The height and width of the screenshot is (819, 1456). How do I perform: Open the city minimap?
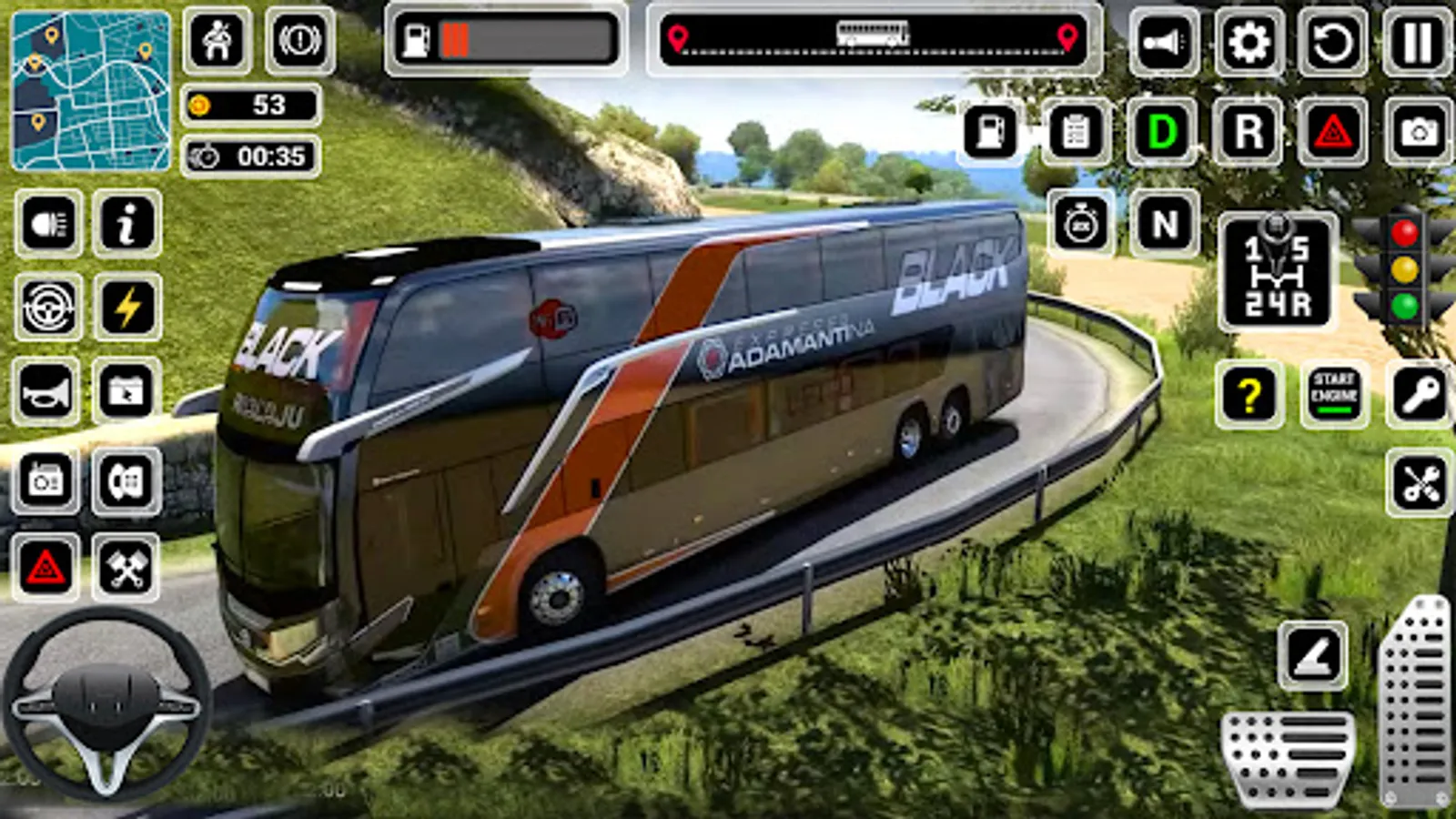(90, 91)
